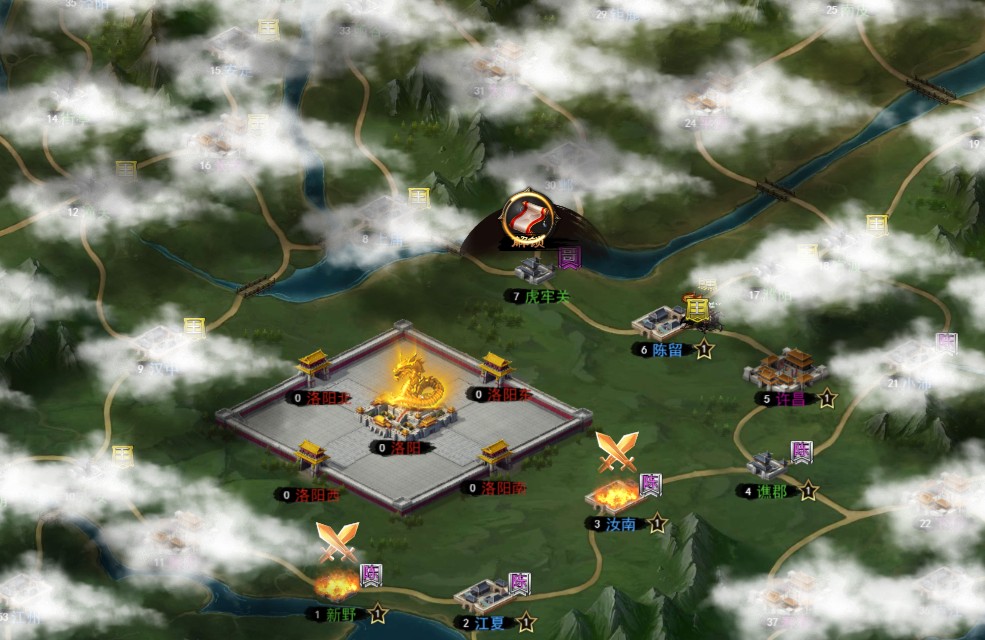Click the crossed swords battle icon above 汝南
985x640 pixels.
click(616, 452)
